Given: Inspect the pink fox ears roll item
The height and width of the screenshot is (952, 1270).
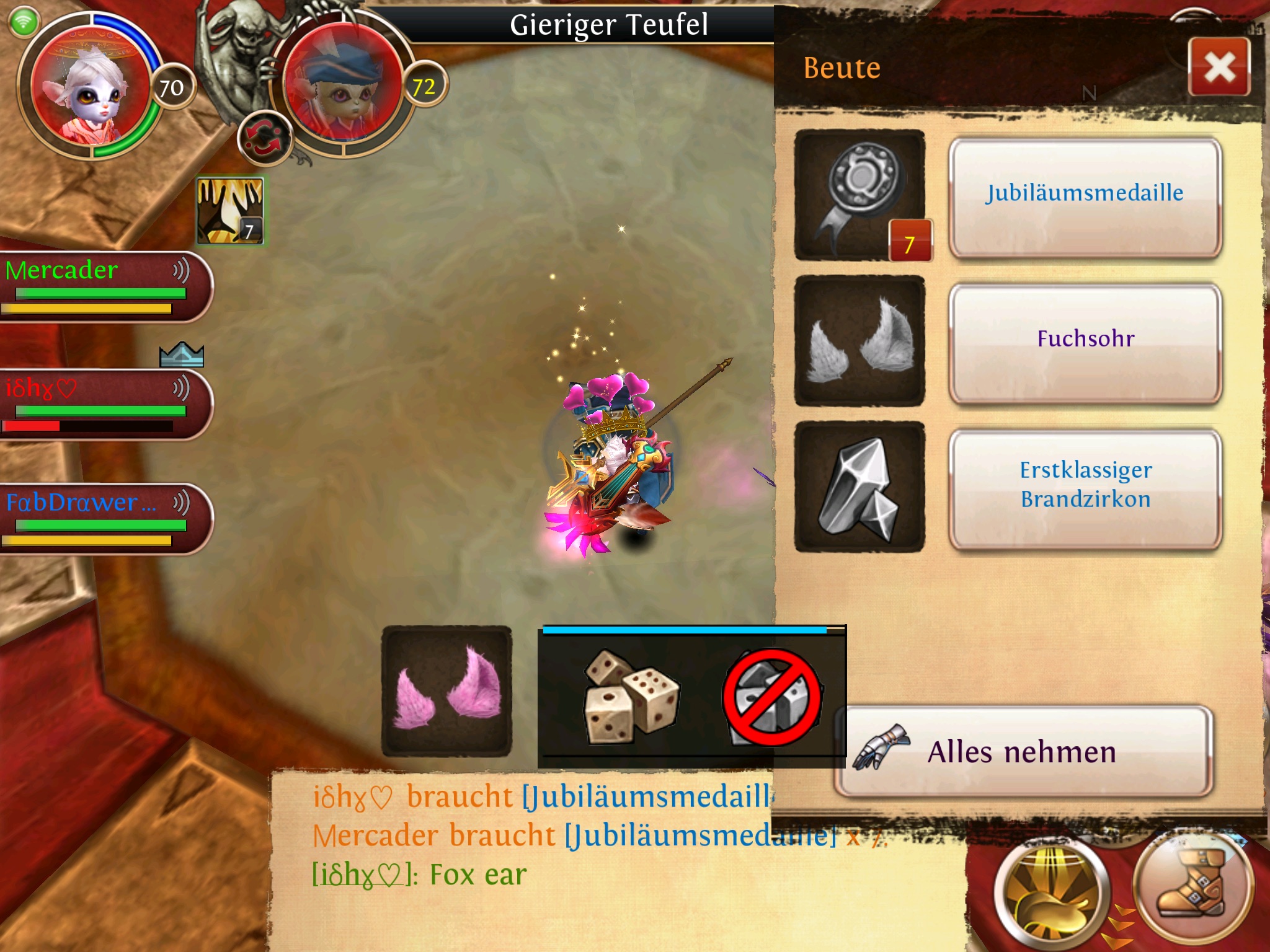Looking at the screenshot, I should tap(446, 690).
